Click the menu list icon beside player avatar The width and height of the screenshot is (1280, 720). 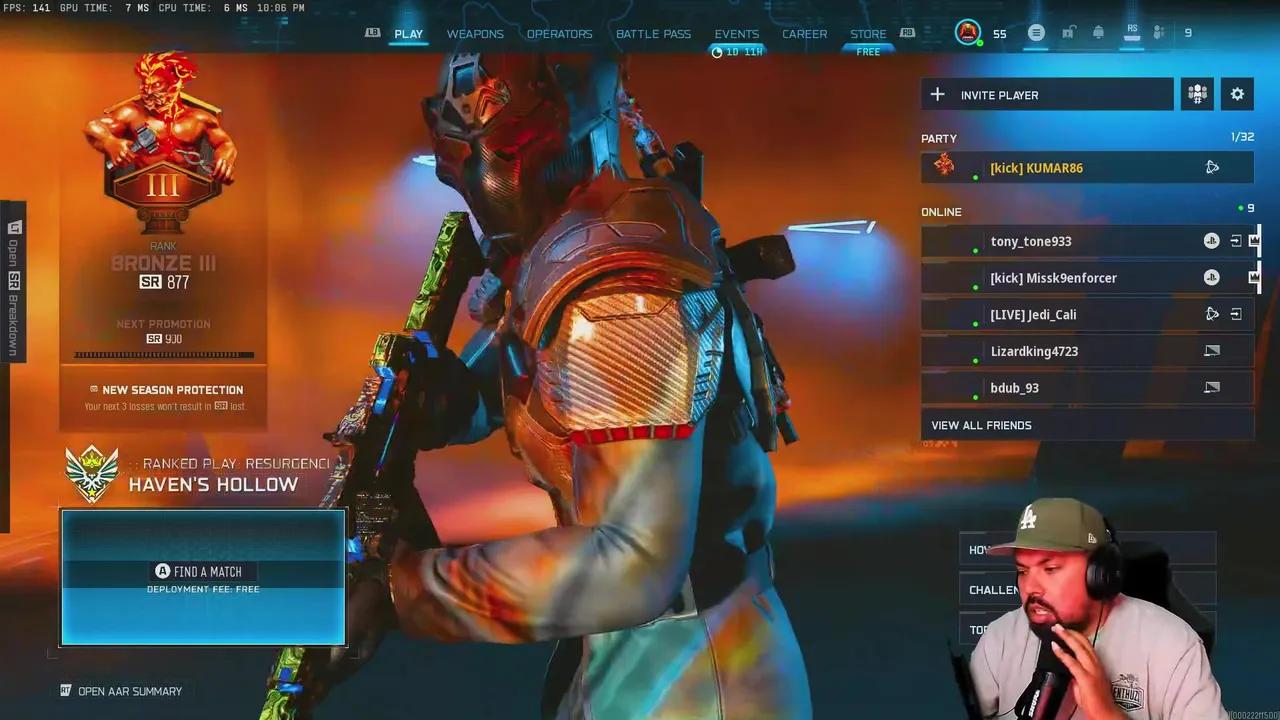click(x=1036, y=32)
